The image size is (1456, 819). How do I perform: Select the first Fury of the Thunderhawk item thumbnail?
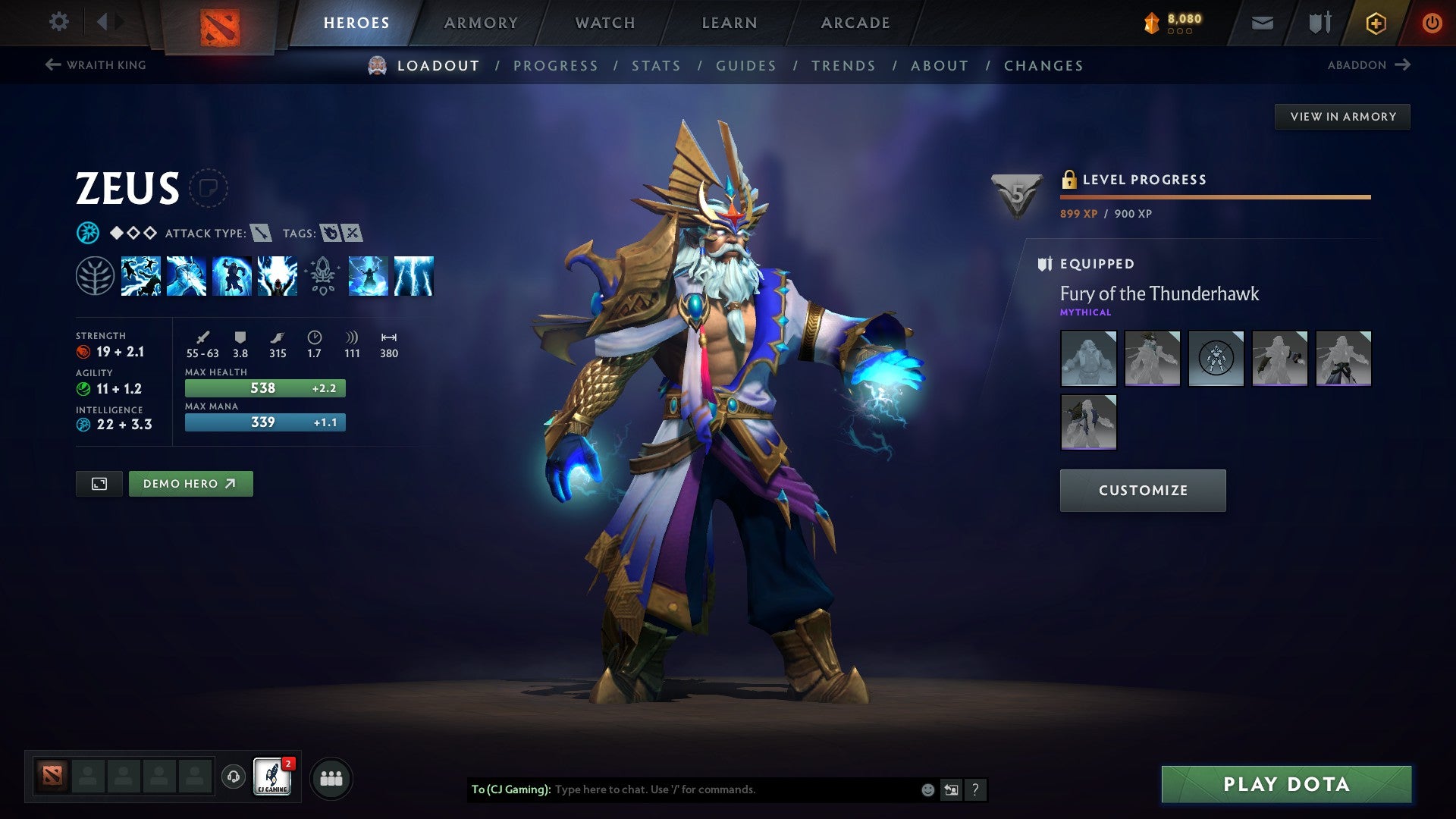coord(1088,359)
